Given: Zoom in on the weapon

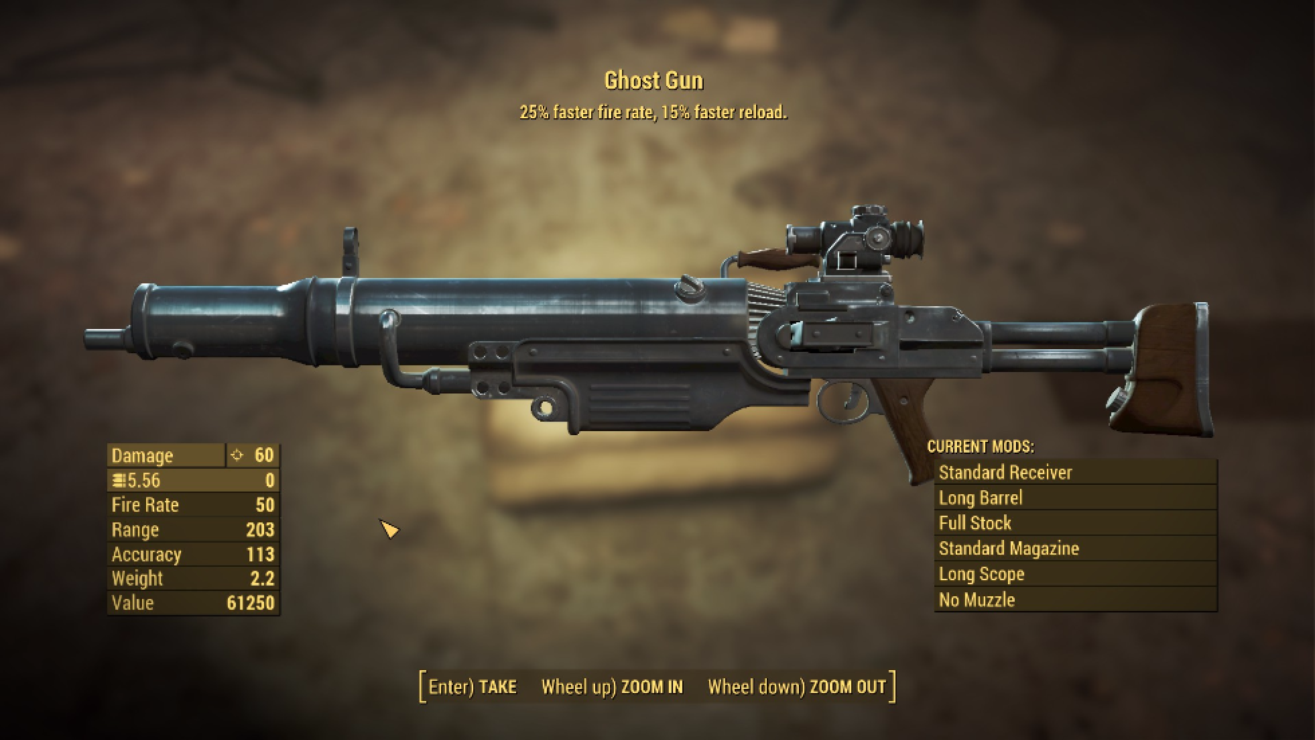Looking at the screenshot, I should pos(612,687).
